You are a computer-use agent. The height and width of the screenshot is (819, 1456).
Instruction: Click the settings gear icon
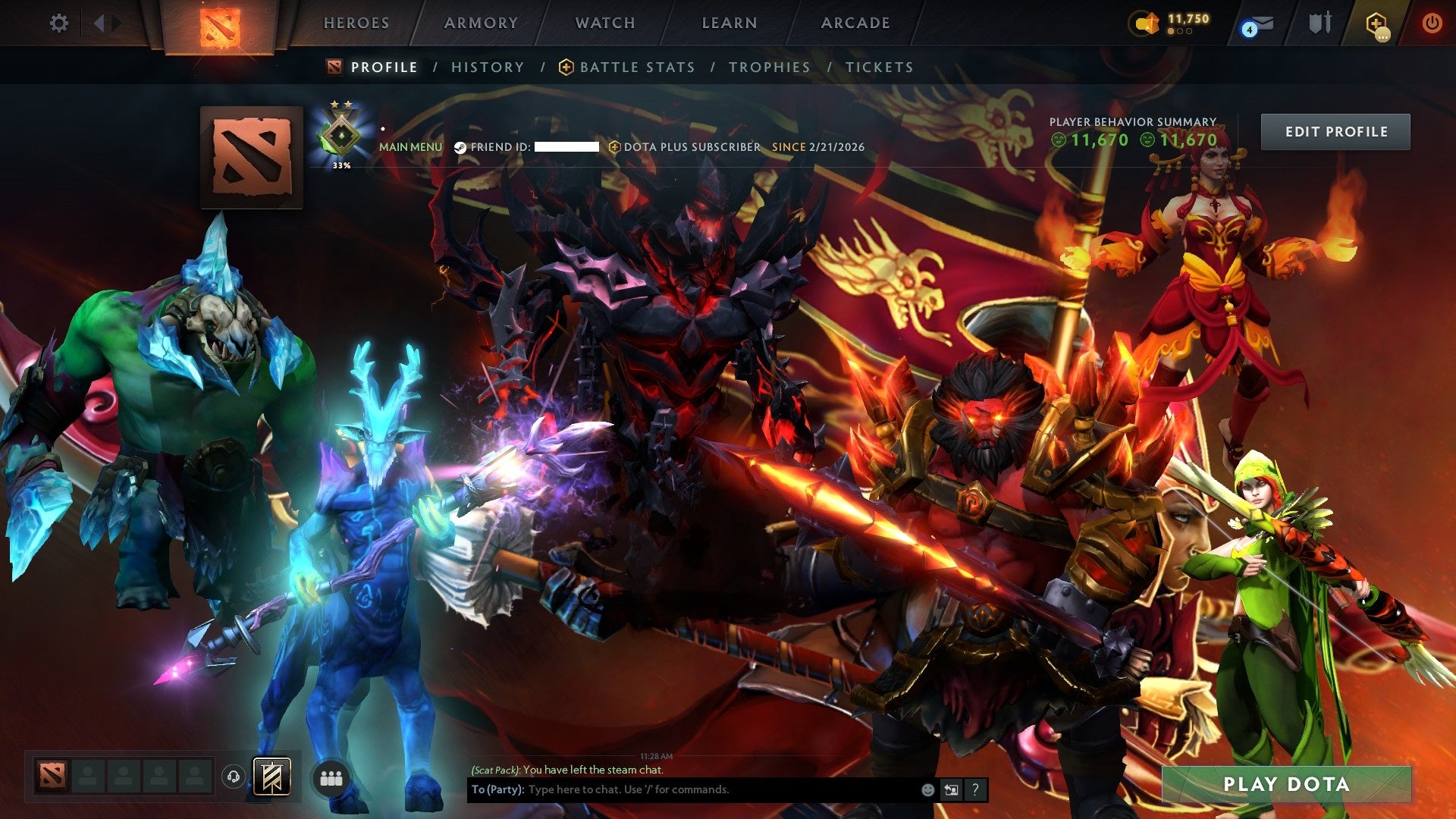pyautogui.click(x=58, y=23)
